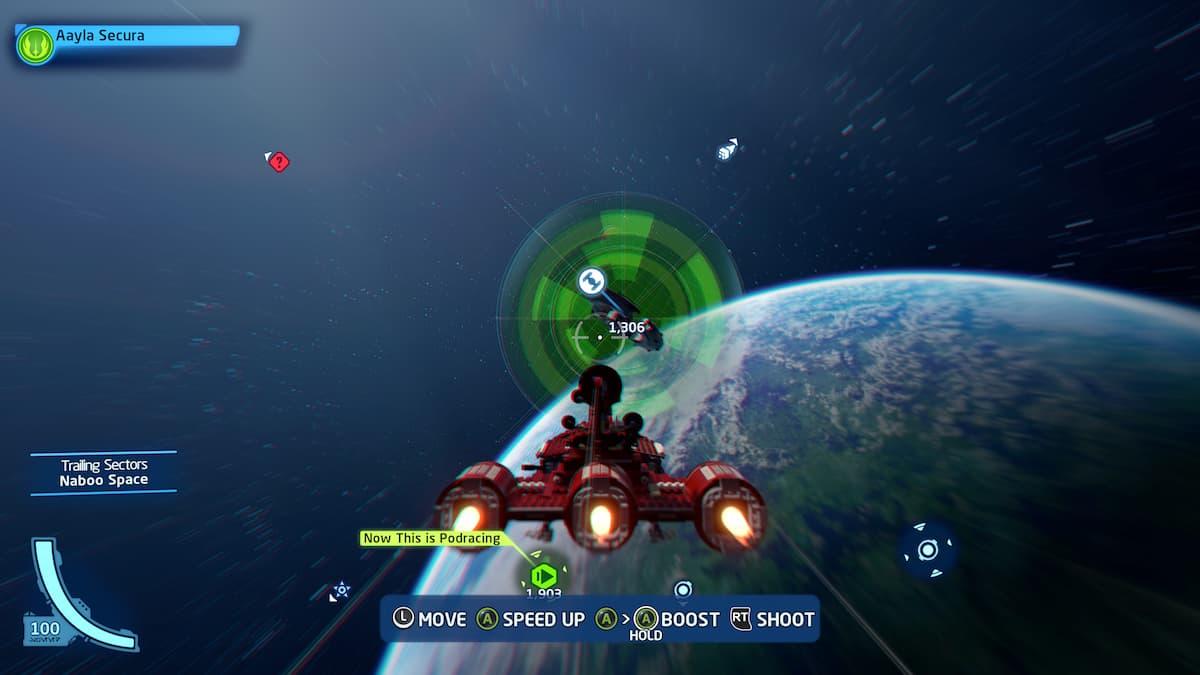Open the Now This is Podracing mission label

[x=434, y=538]
